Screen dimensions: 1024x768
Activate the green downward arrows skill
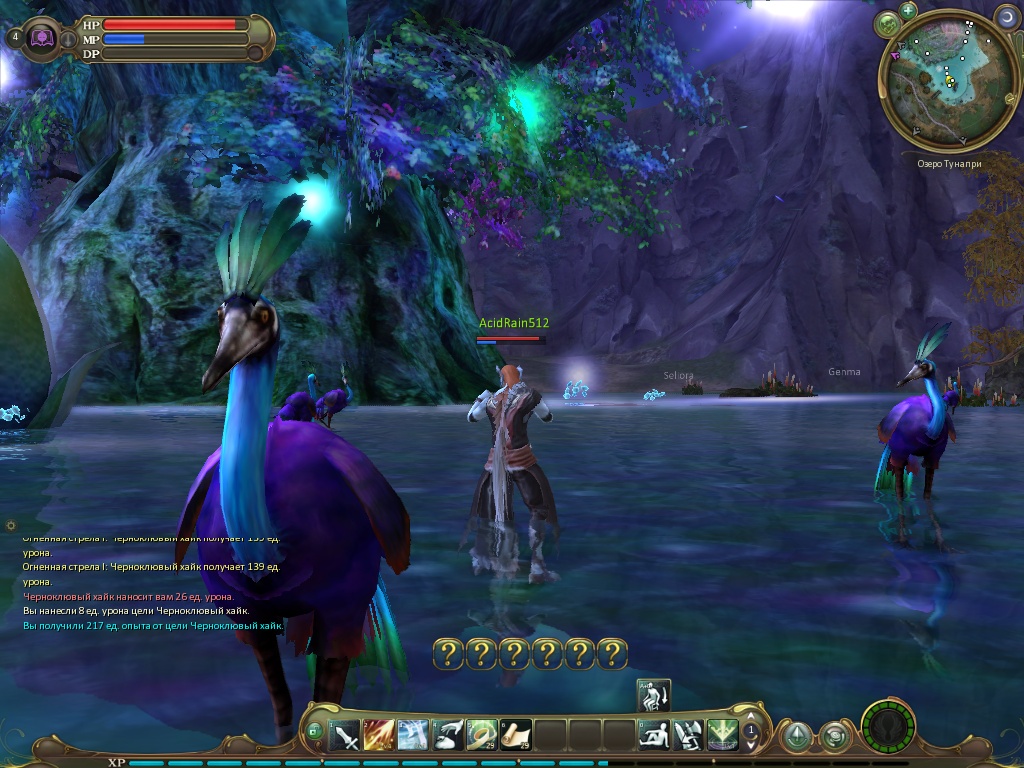pyautogui.click(x=722, y=735)
